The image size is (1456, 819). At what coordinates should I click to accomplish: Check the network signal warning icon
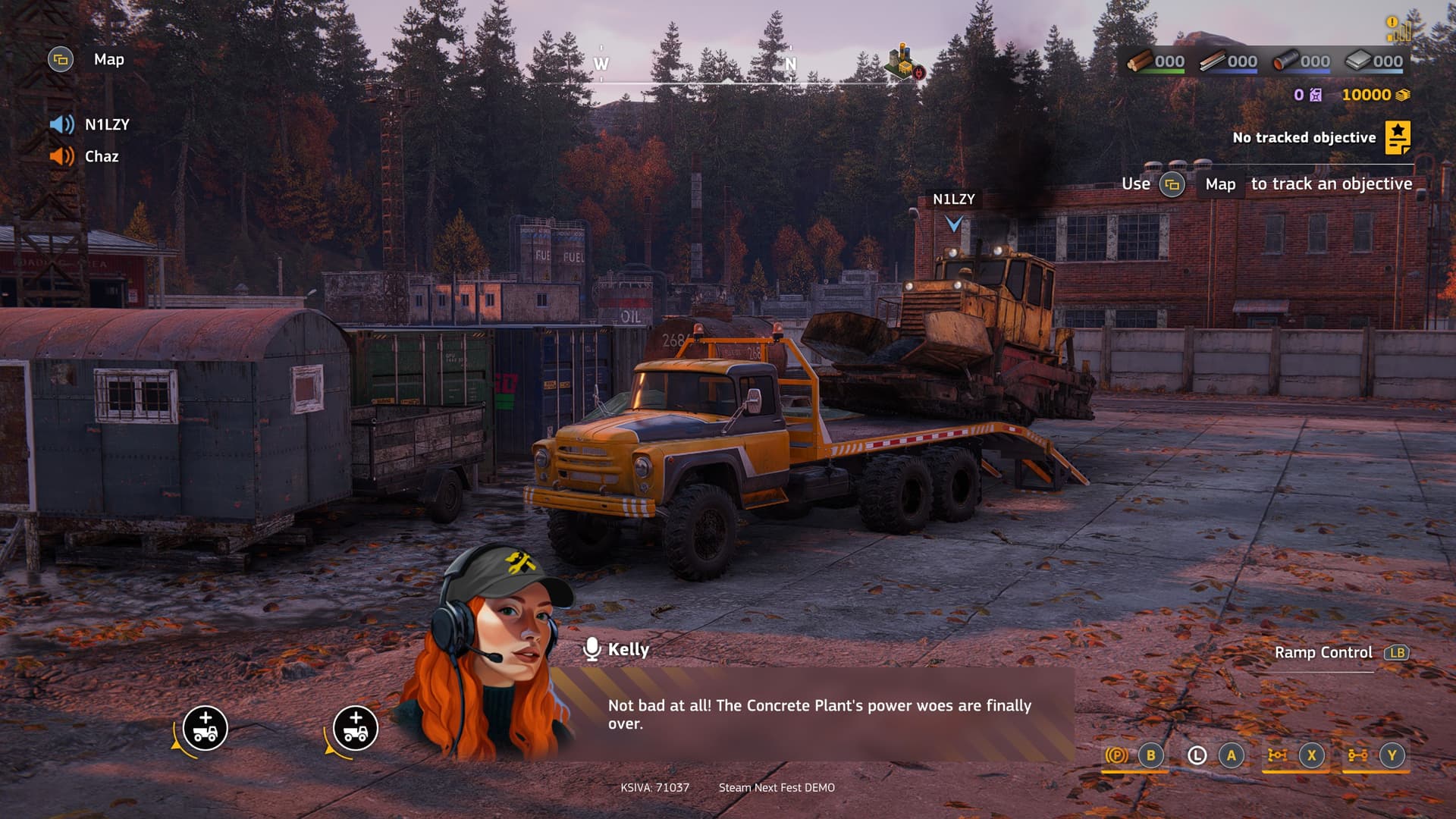tap(1398, 29)
